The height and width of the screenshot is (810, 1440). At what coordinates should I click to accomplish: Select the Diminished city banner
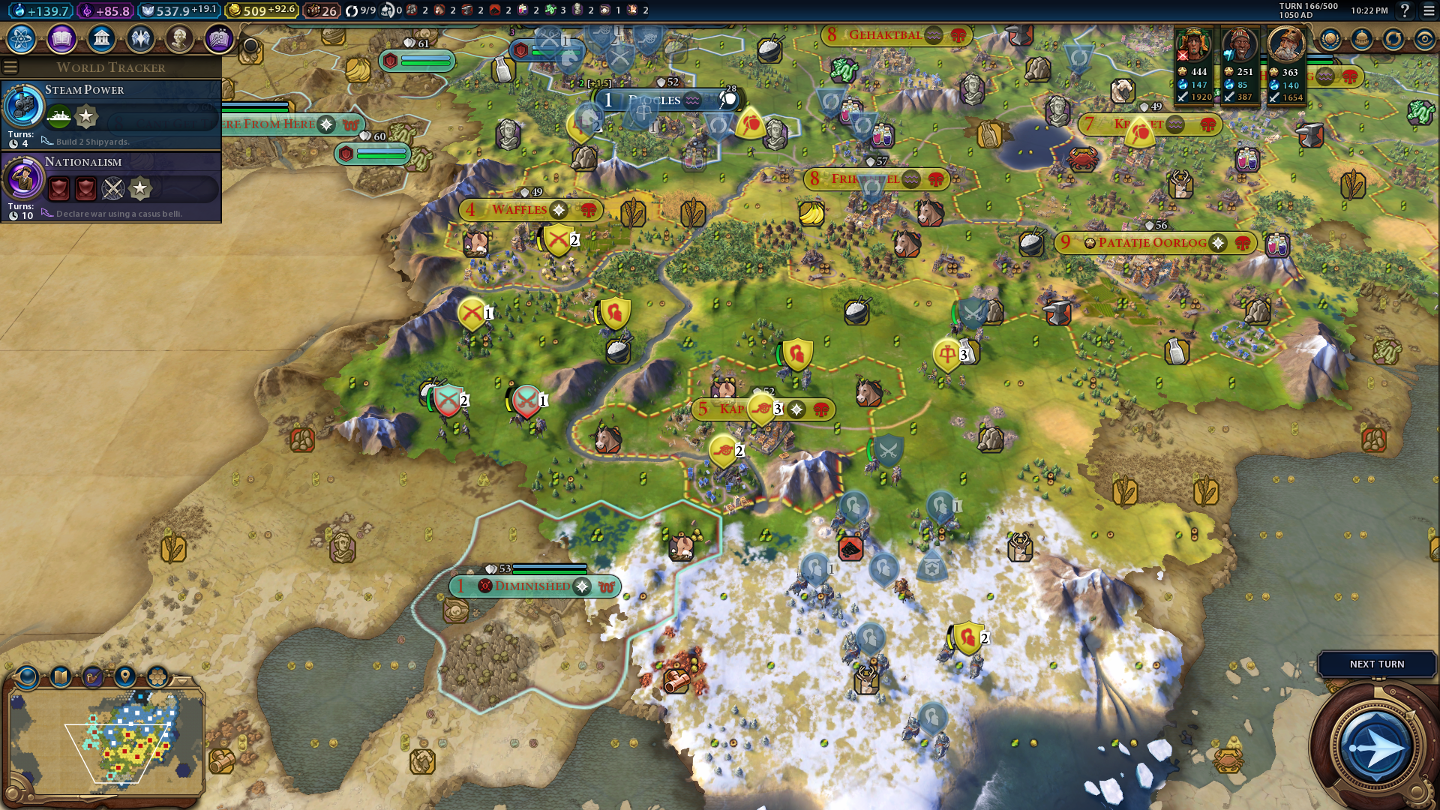coord(532,586)
